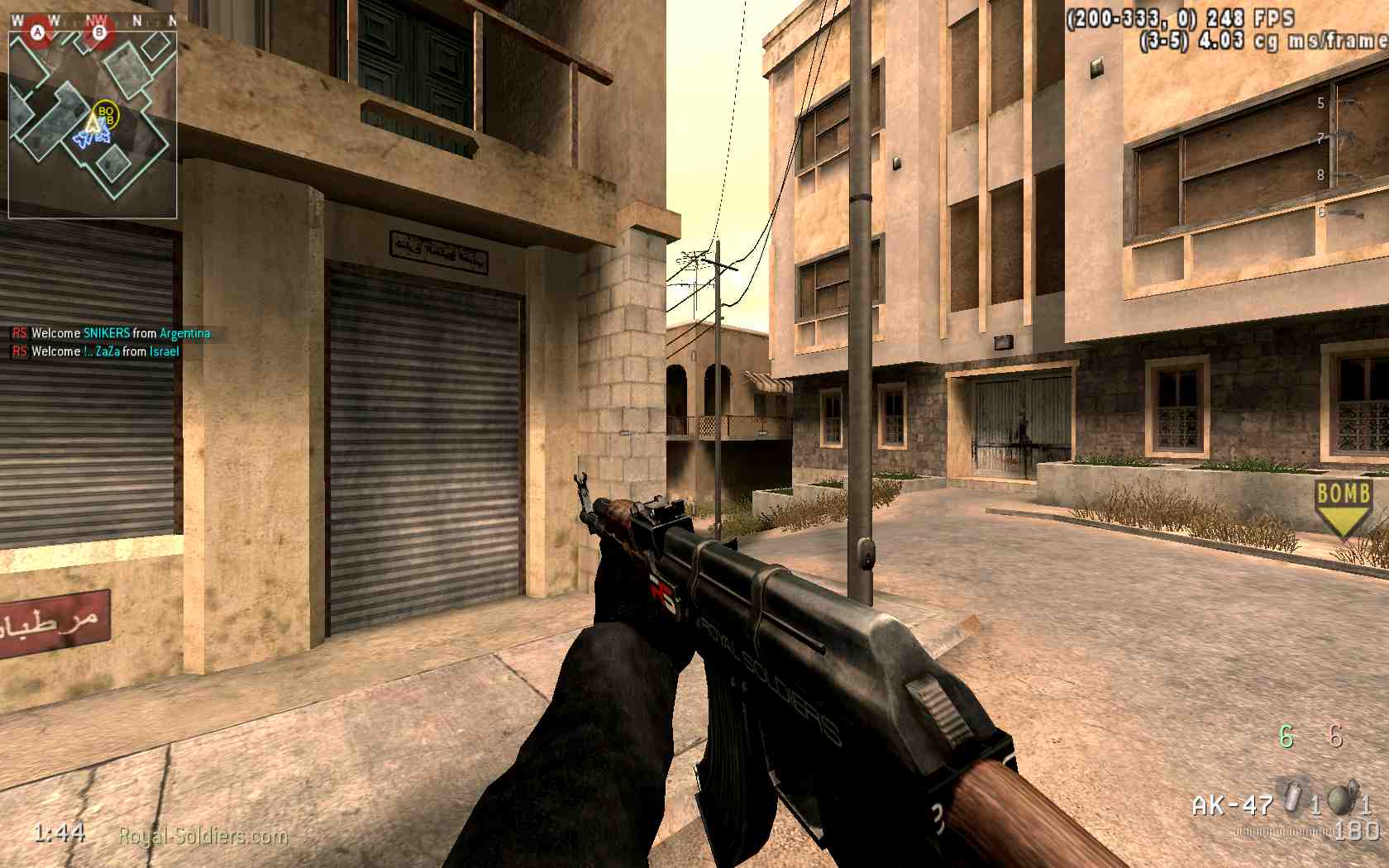Click the smoke grenade icon in the ammo HUD
1389x868 pixels.
pos(1291,796)
